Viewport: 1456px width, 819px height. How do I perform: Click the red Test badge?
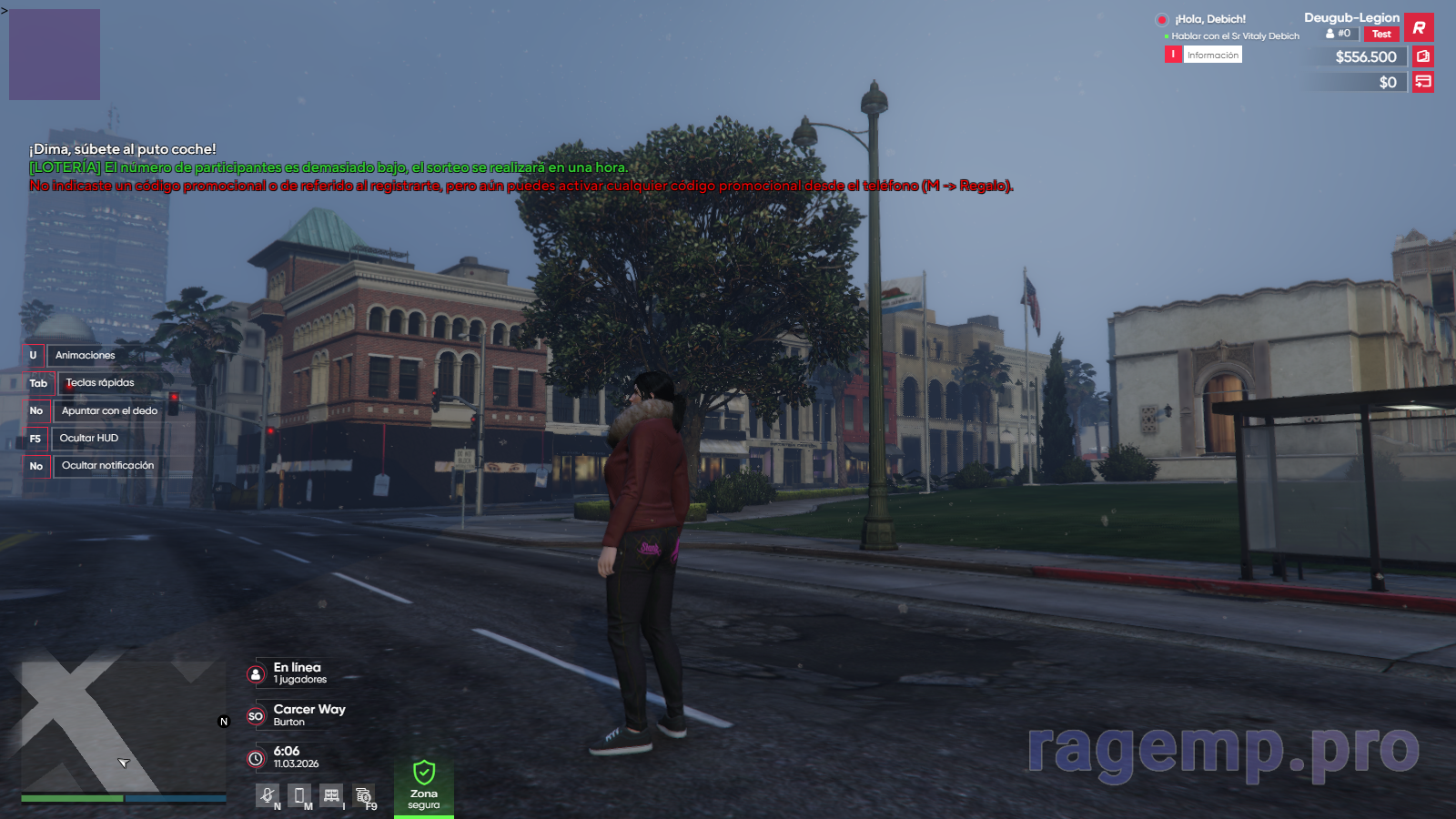(1381, 35)
